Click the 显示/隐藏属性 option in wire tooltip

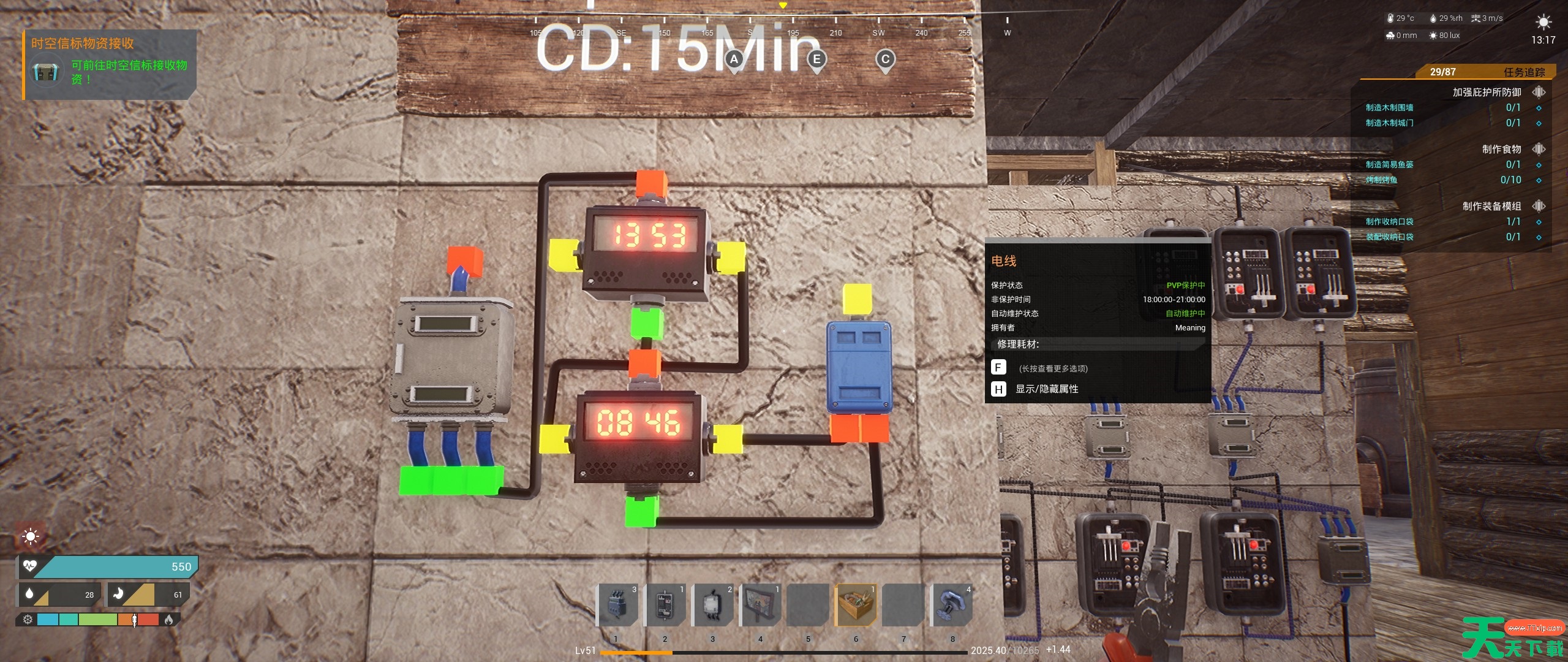1046,389
